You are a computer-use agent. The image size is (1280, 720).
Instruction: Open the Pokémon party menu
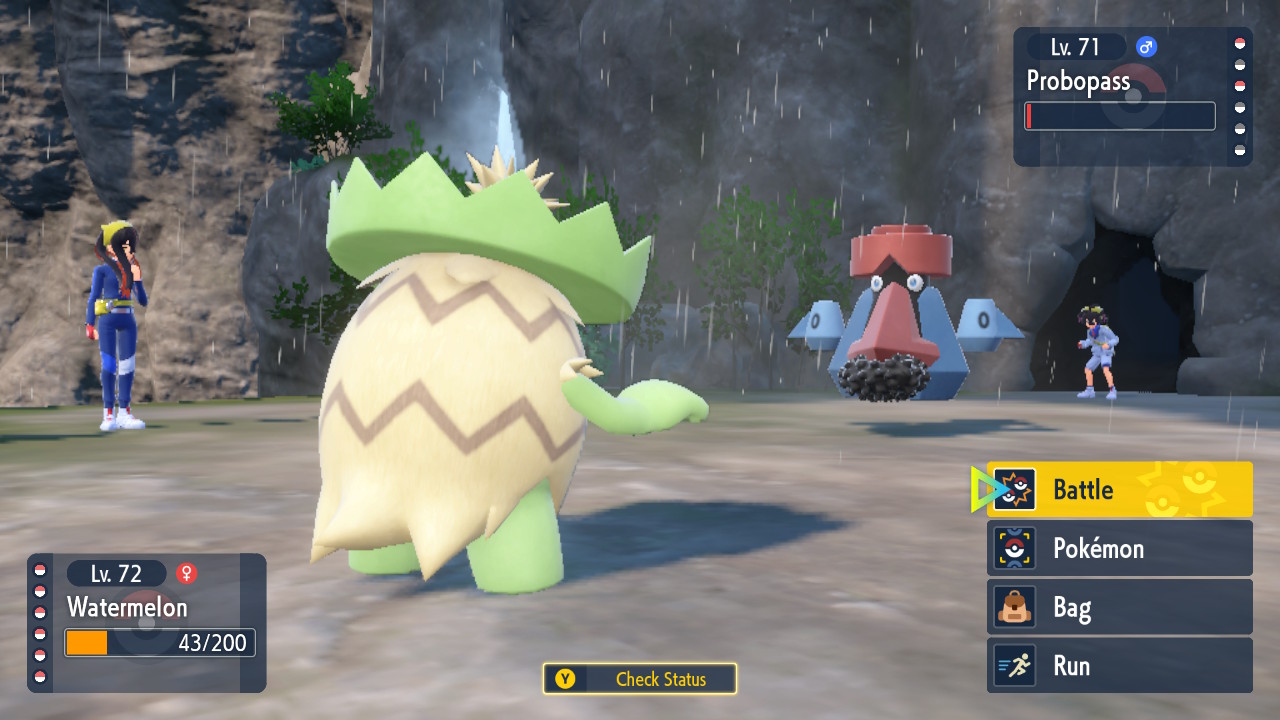pyautogui.click(x=1119, y=548)
